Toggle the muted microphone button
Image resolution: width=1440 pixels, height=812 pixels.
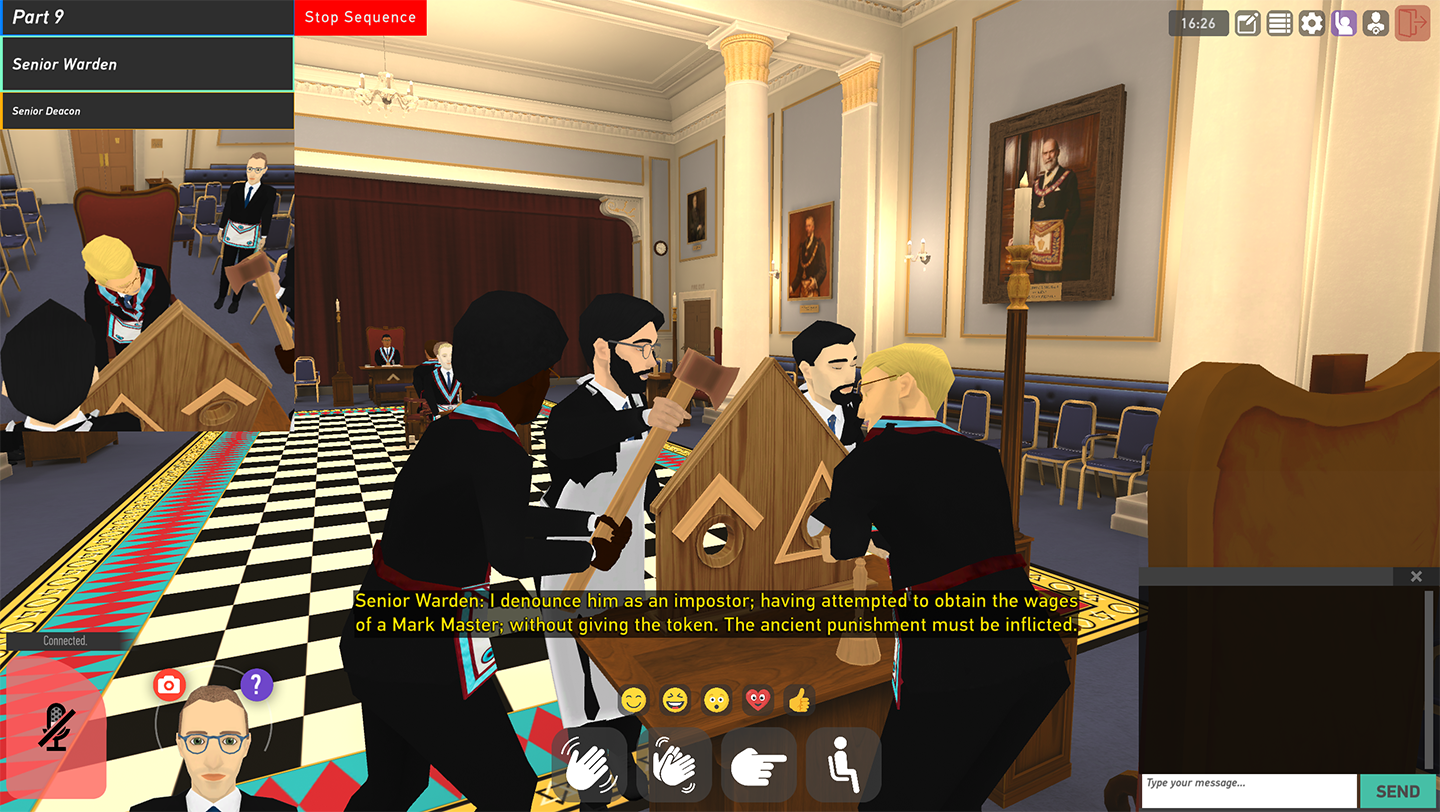(x=56, y=726)
